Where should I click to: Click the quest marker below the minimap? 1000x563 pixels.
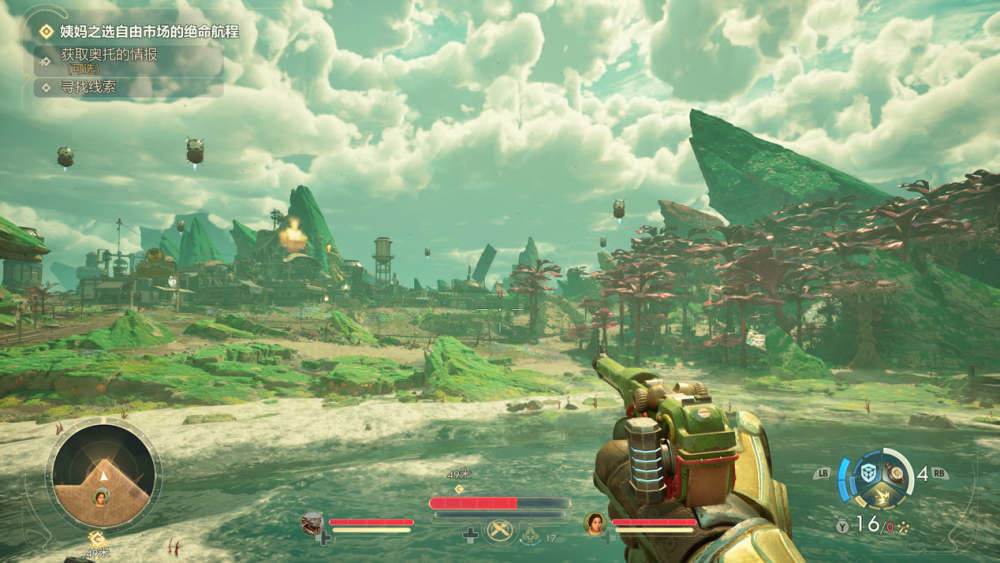point(98,539)
